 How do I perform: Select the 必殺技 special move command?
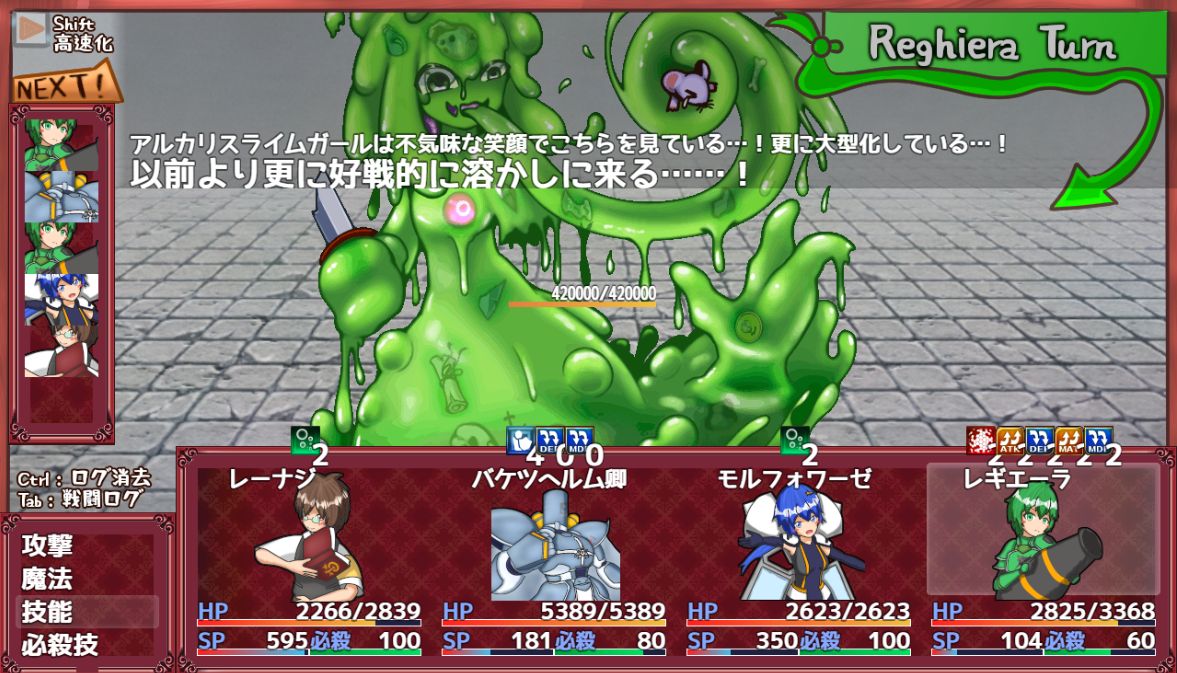pos(60,645)
